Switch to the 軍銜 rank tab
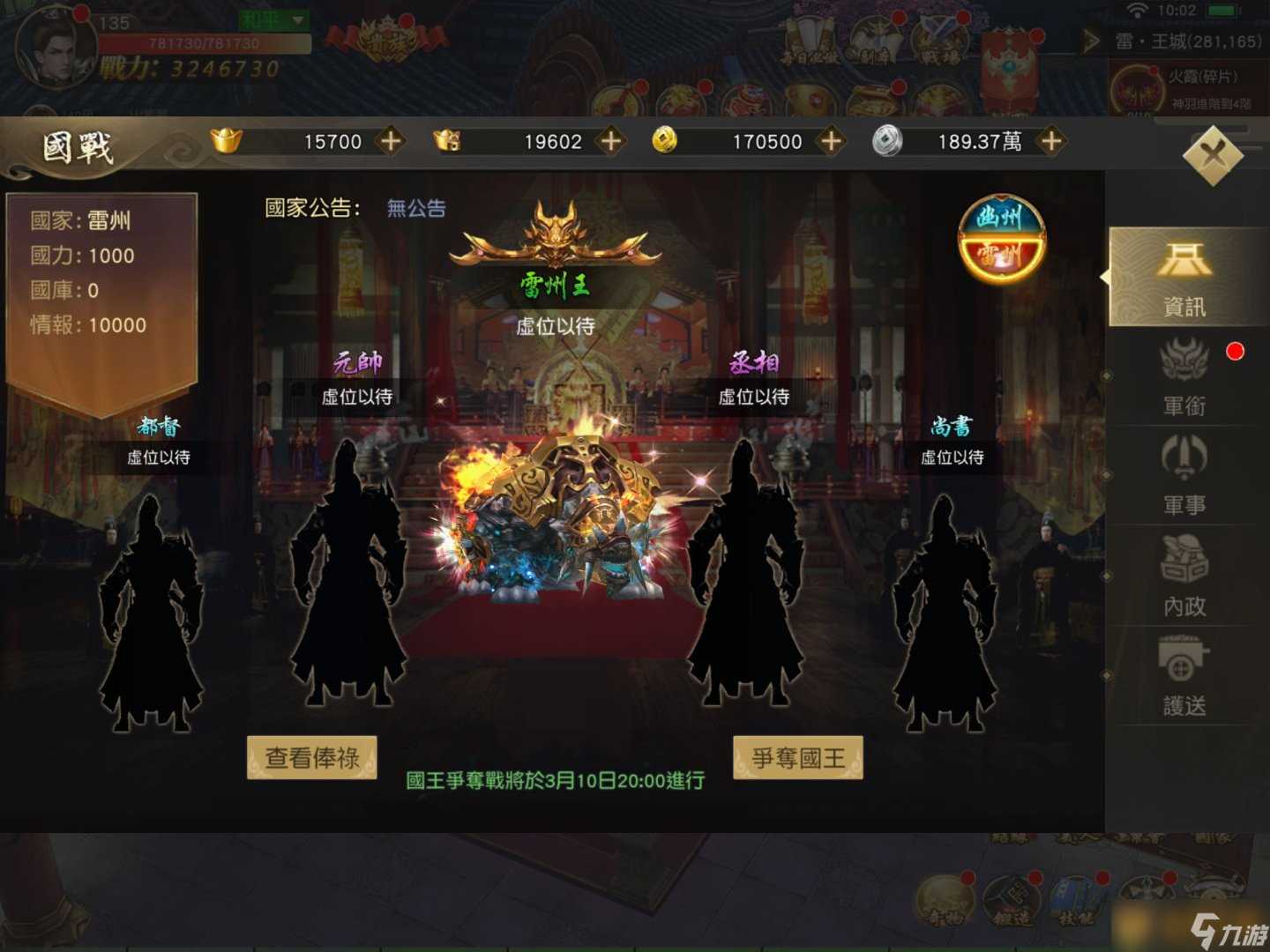 click(x=1186, y=379)
